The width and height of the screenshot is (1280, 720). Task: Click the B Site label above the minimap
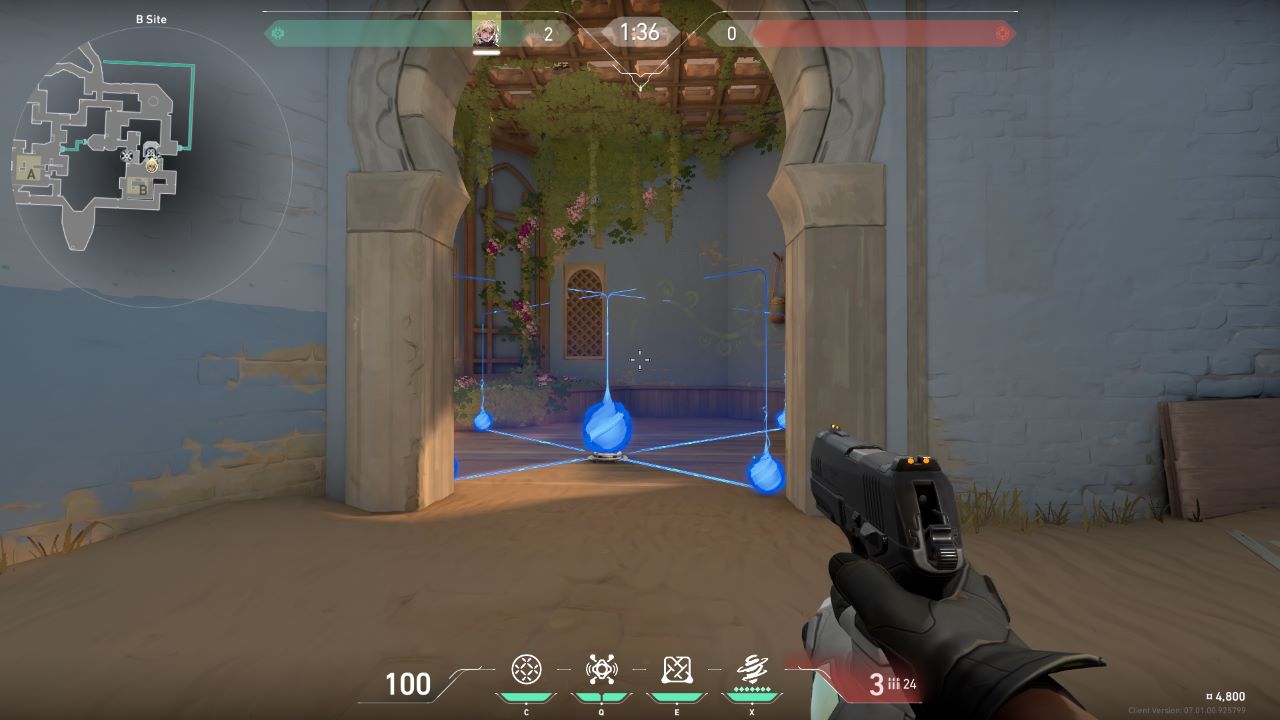(151, 19)
